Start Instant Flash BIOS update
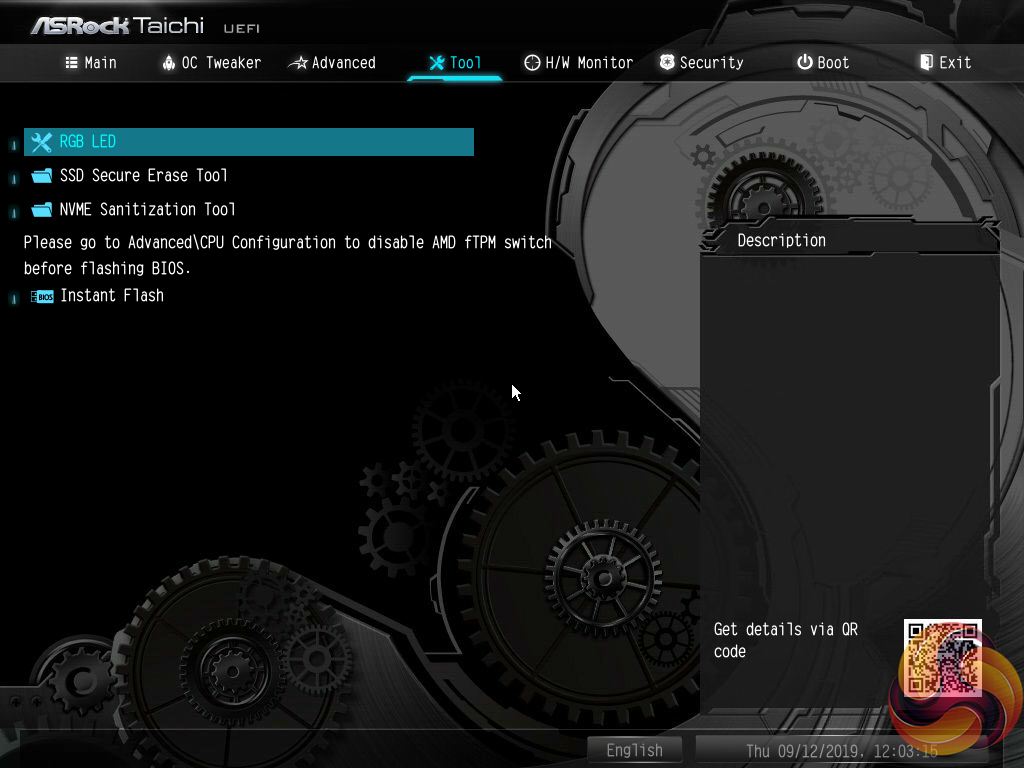1024x768 pixels. click(111, 296)
